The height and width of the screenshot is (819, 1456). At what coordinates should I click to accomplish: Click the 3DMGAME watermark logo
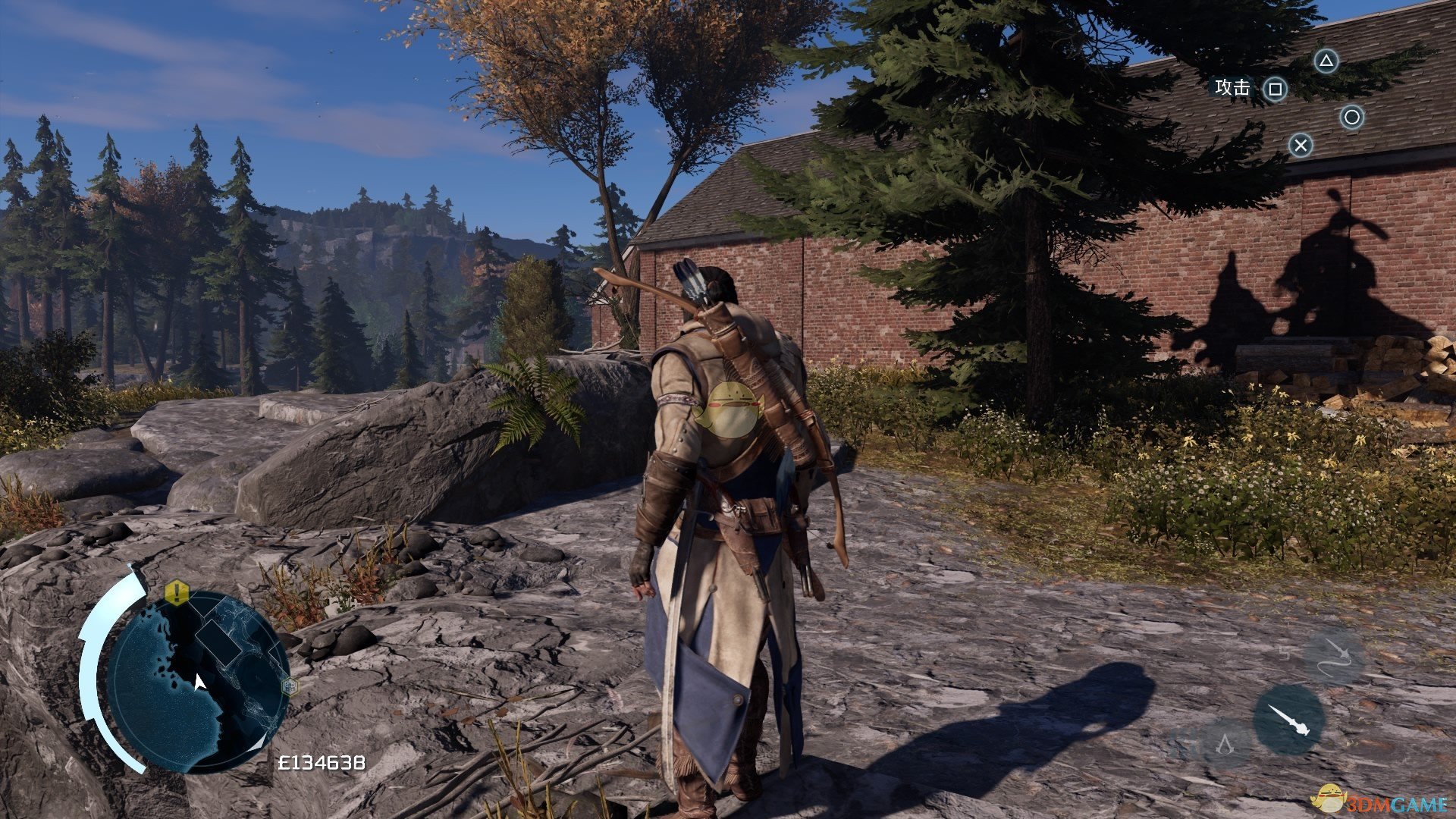click(x=1384, y=800)
